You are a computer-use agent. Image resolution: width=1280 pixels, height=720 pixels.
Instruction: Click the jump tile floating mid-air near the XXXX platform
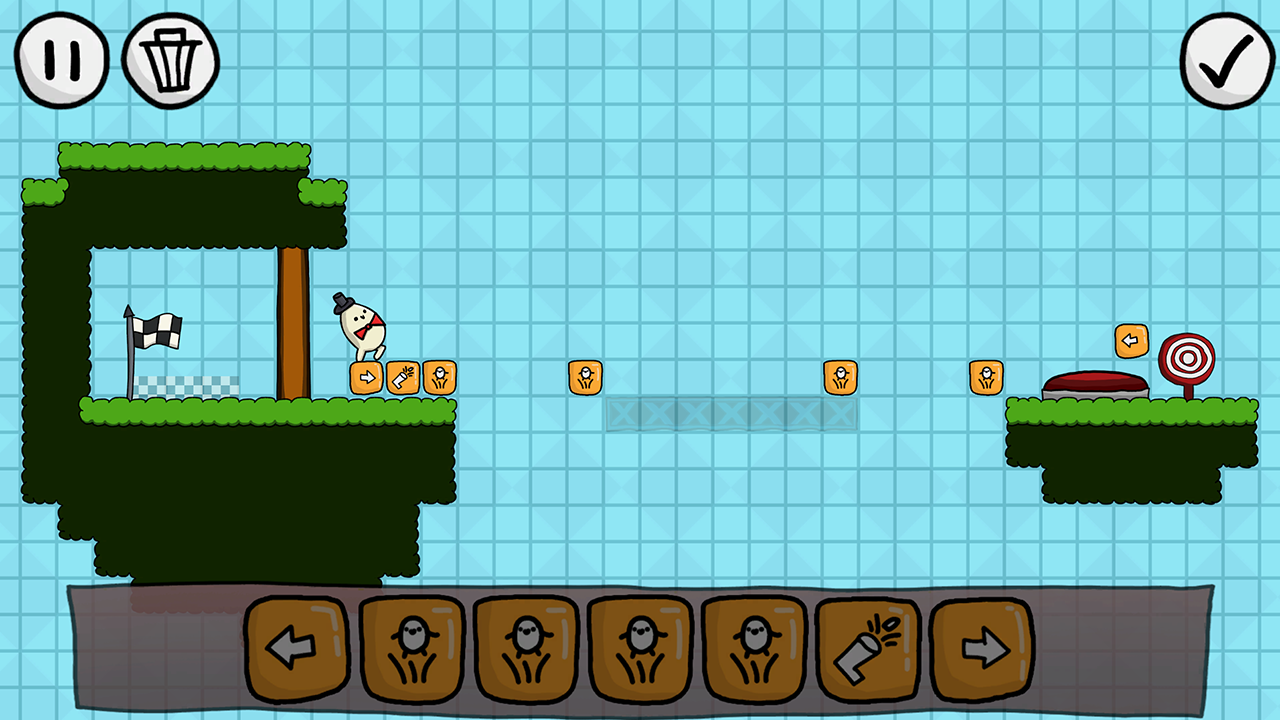pos(585,376)
